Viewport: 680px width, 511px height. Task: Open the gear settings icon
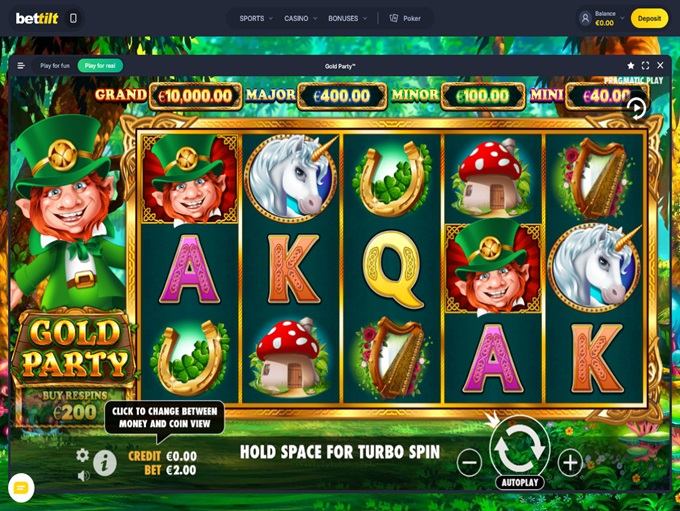pos(83,455)
